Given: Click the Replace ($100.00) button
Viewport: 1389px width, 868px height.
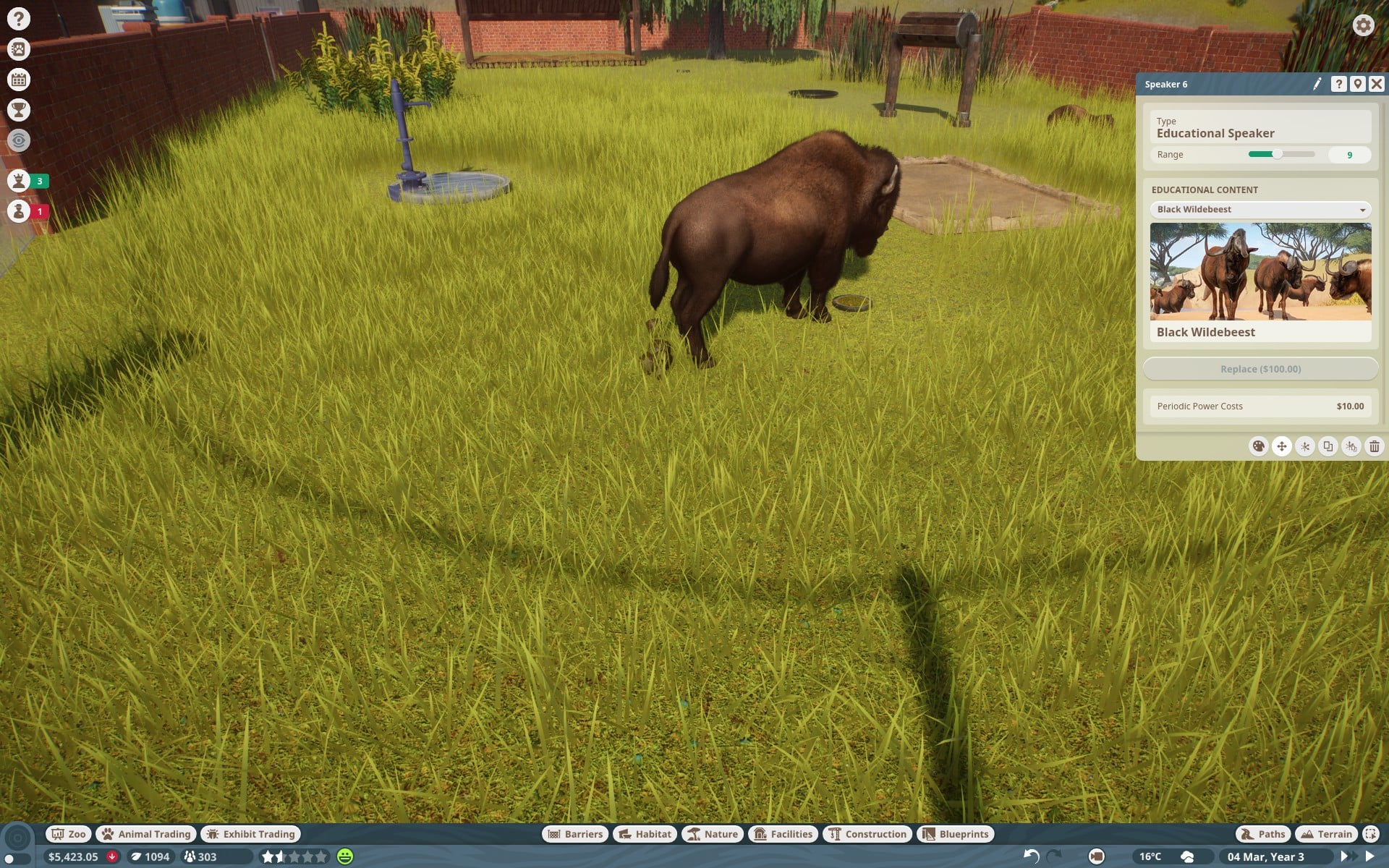Looking at the screenshot, I should [x=1260, y=369].
